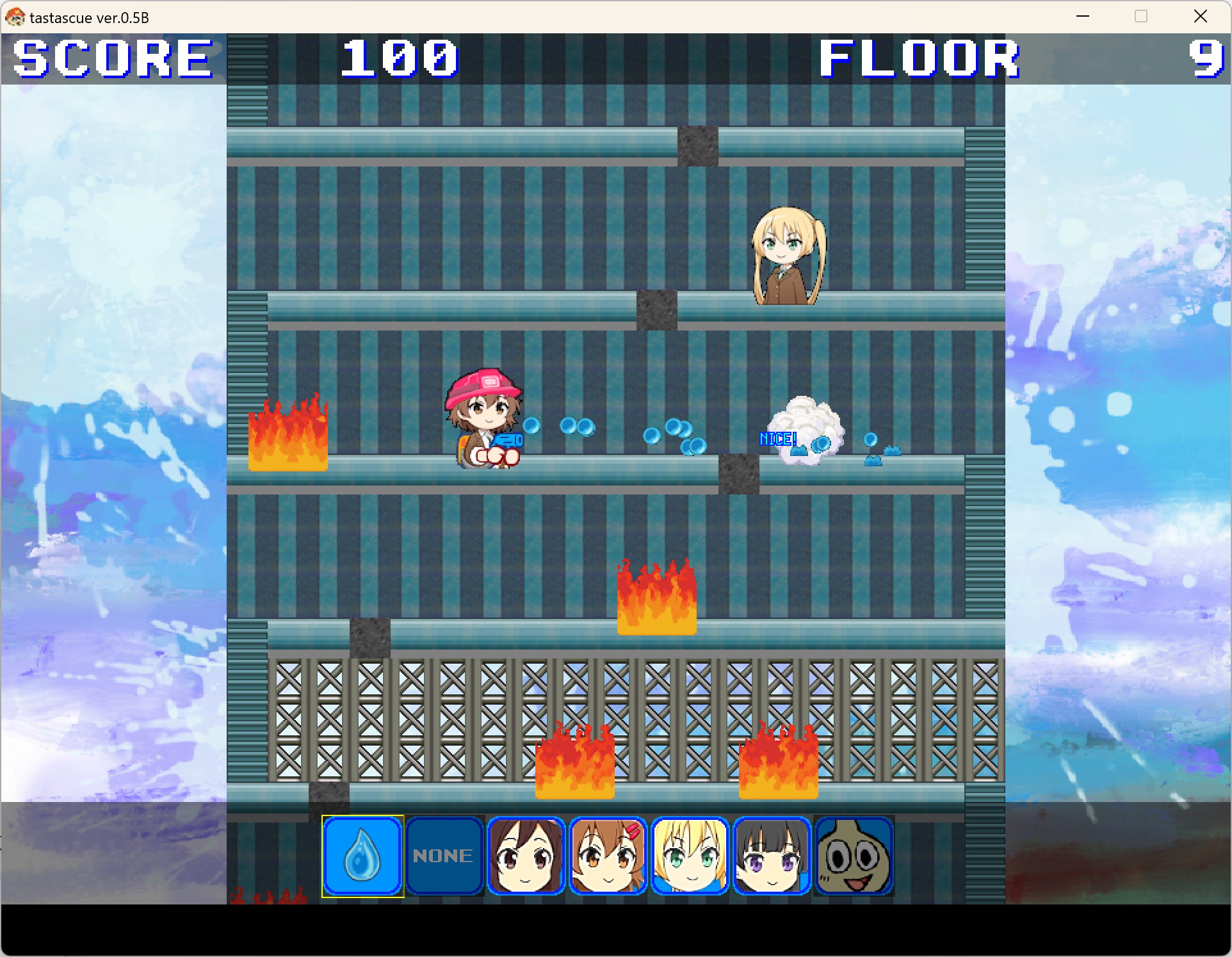Select the olive blob creature portrait
The image size is (1232, 957).
point(854,856)
